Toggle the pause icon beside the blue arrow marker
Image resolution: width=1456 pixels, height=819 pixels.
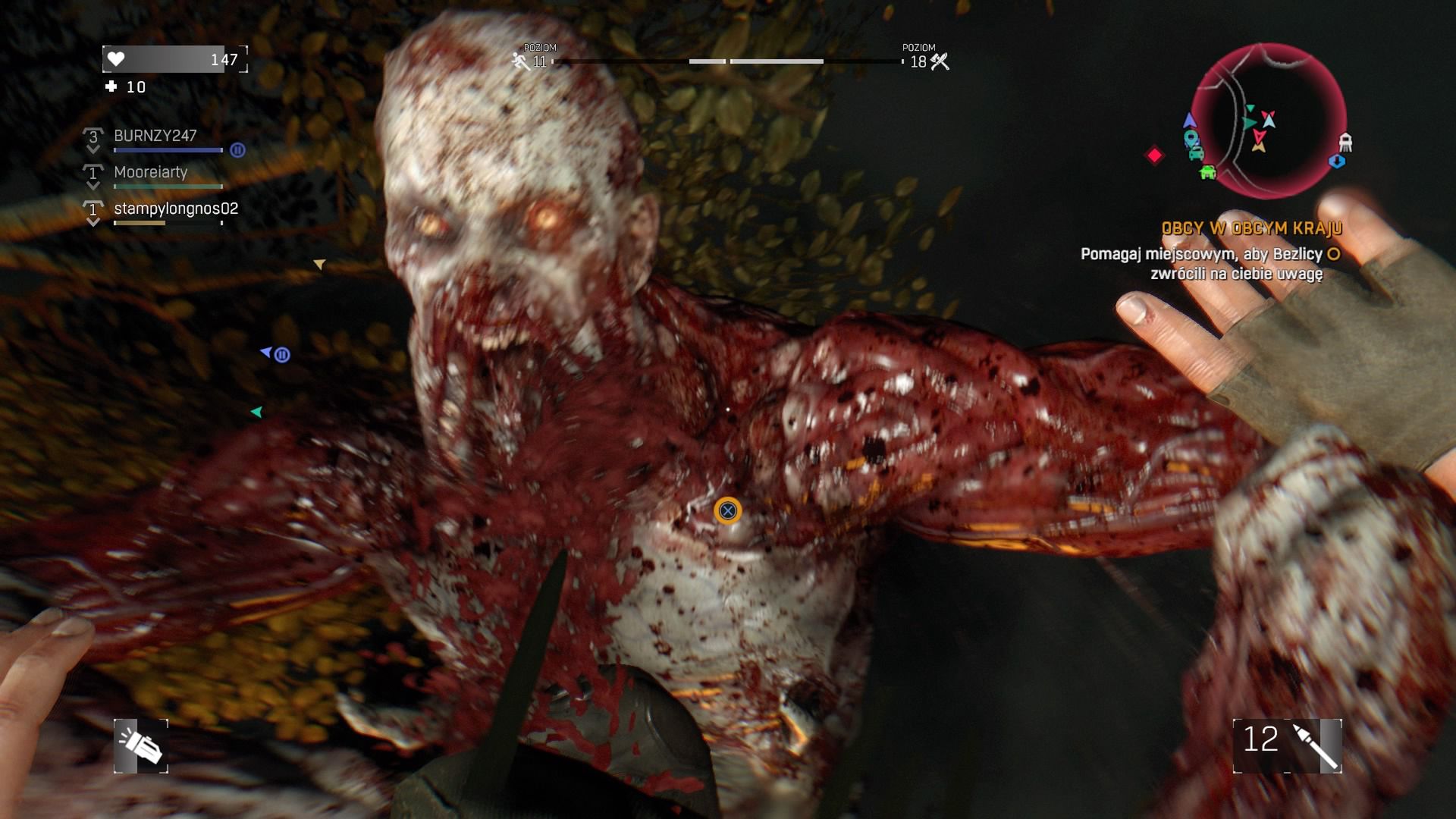(282, 353)
